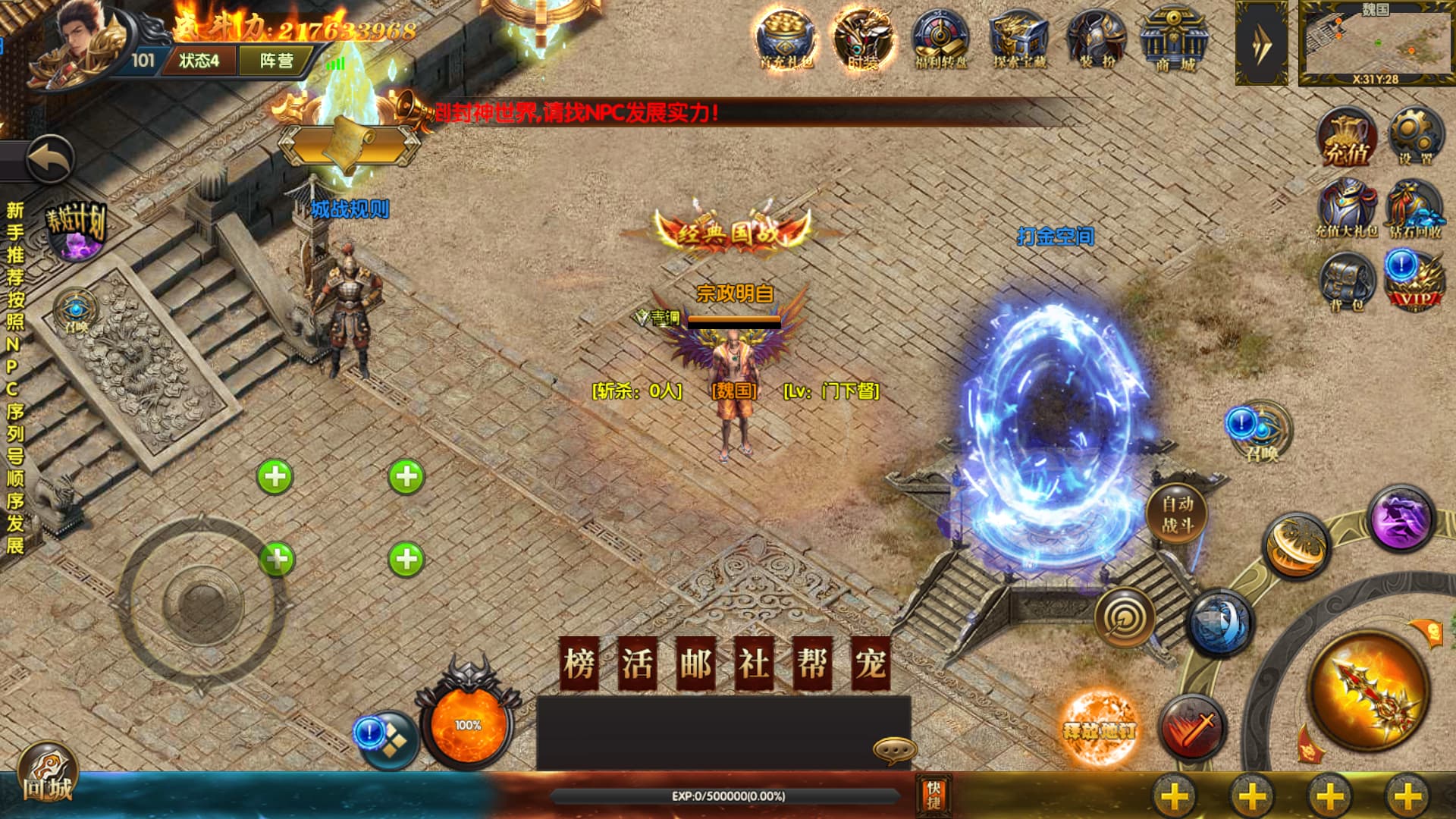The image size is (1456, 819).
Task: Collapse the top icon bar with the arrow
Action: (1261, 43)
